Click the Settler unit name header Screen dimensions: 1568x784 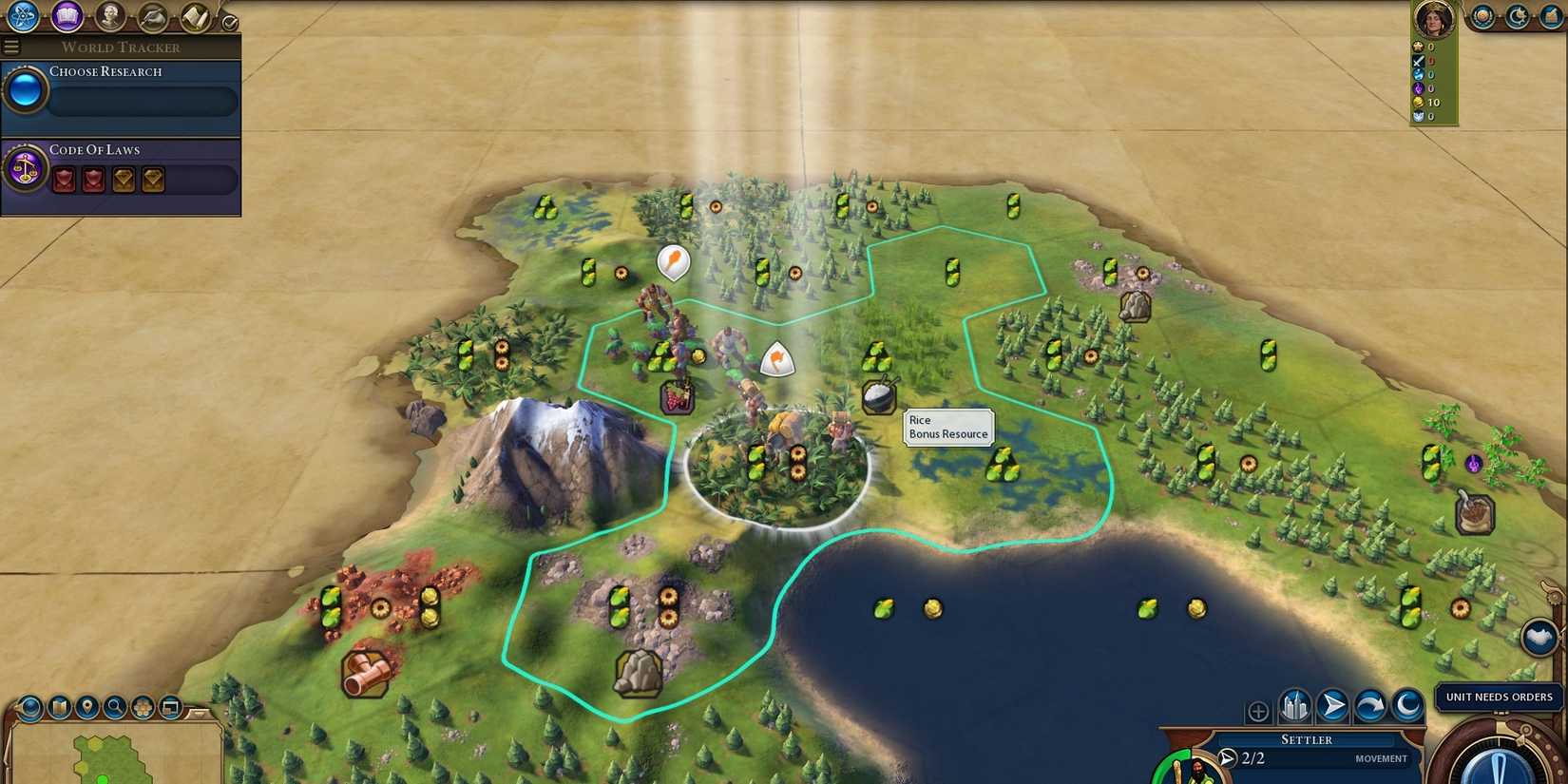(1308, 739)
